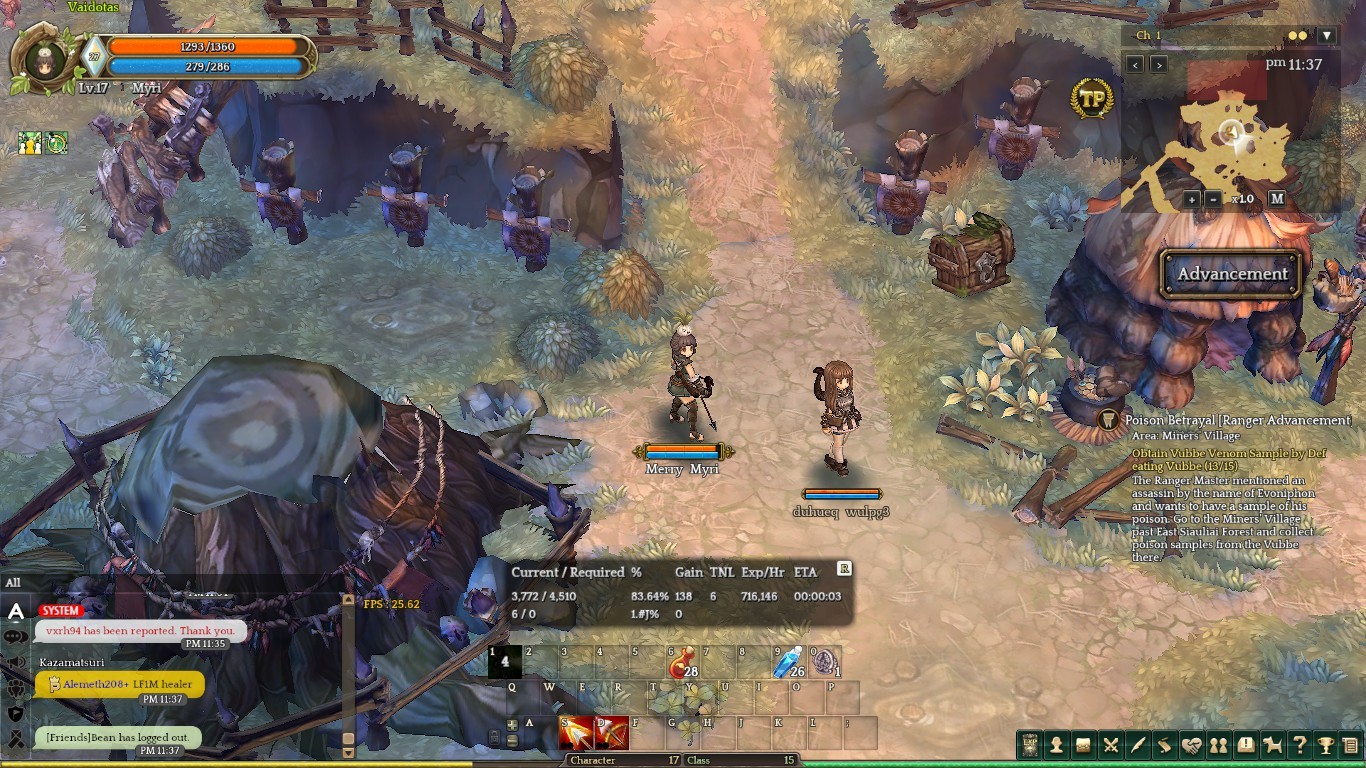Switch to the All chat tab
Image resolution: width=1366 pixels, height=768 pixels.
tap(13, 583)
